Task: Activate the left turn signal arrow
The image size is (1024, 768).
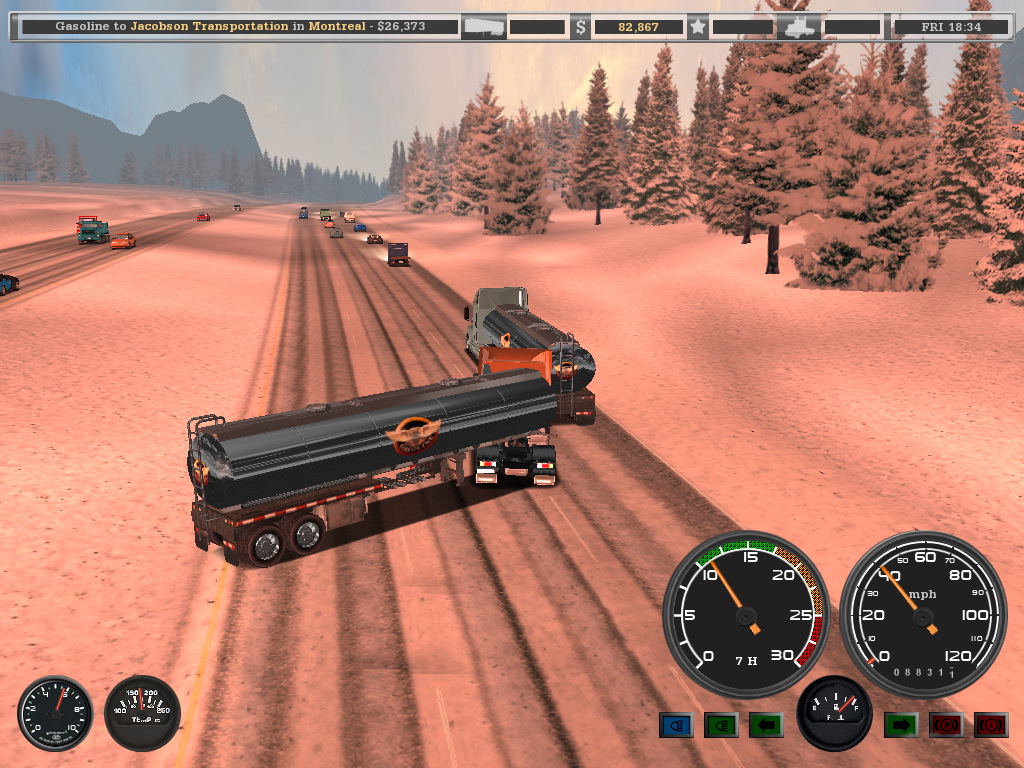Action: tap(766, 725)
